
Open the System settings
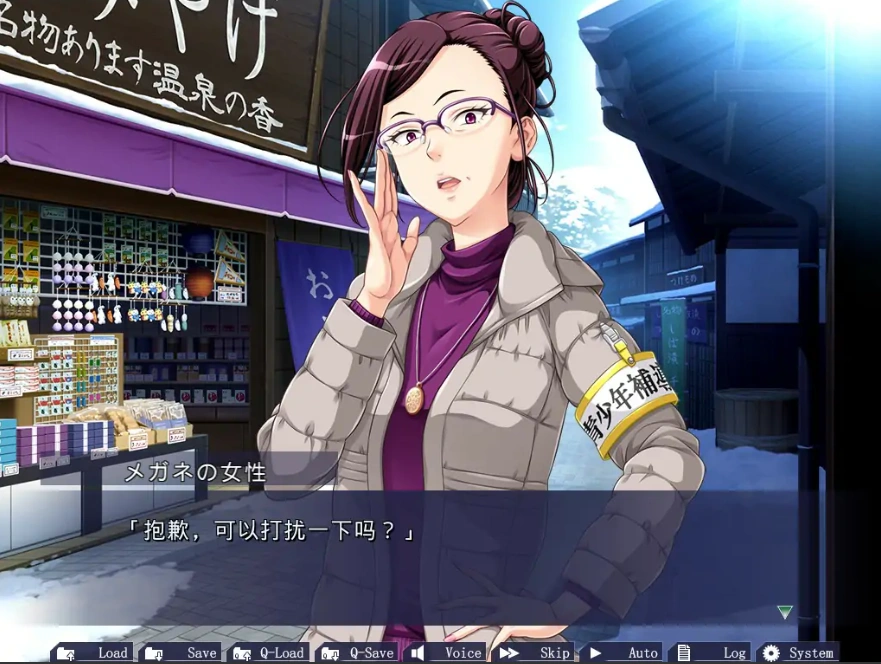(799, 653)
